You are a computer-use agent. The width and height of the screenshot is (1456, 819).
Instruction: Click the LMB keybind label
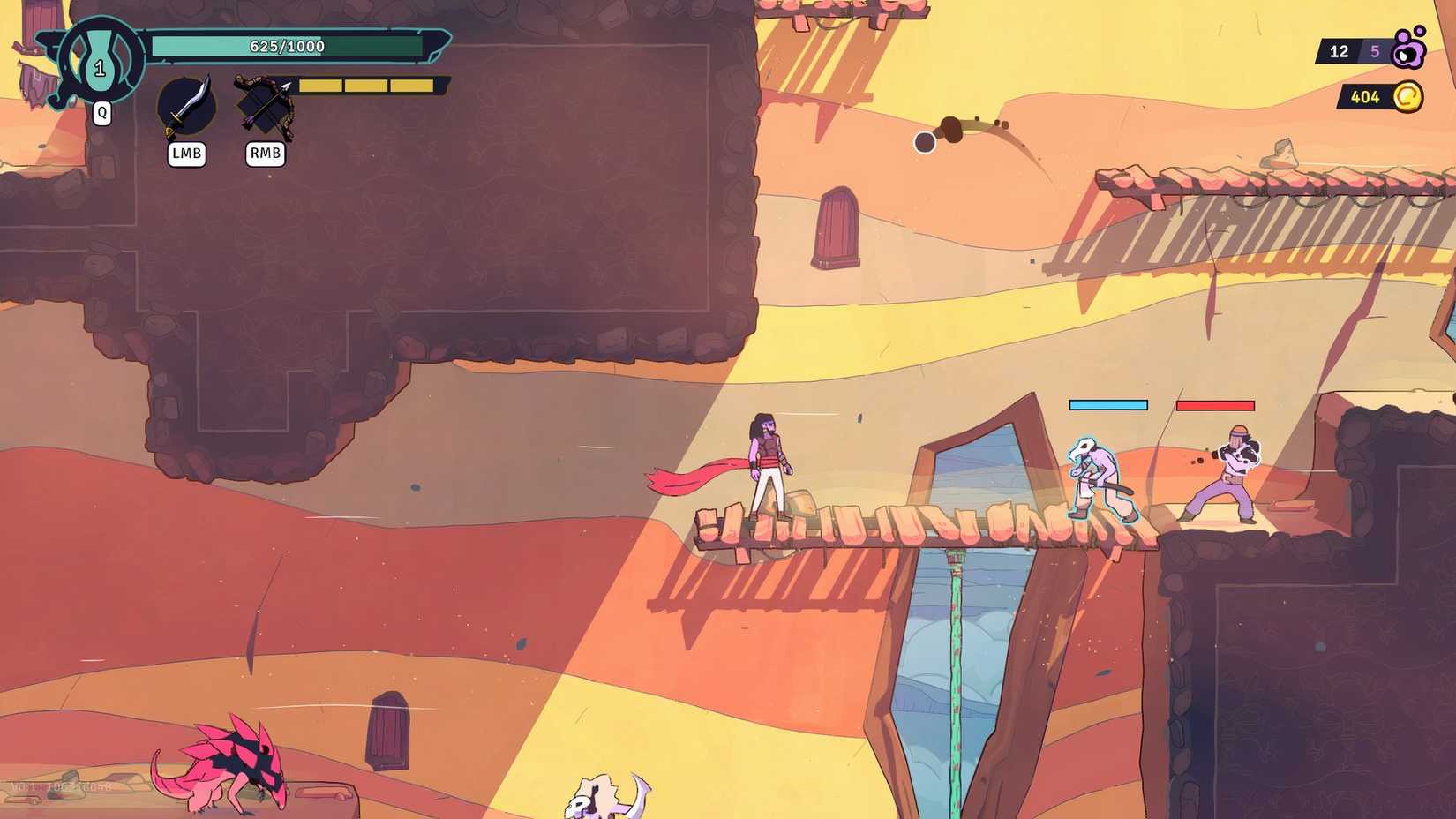coord(187,155)
